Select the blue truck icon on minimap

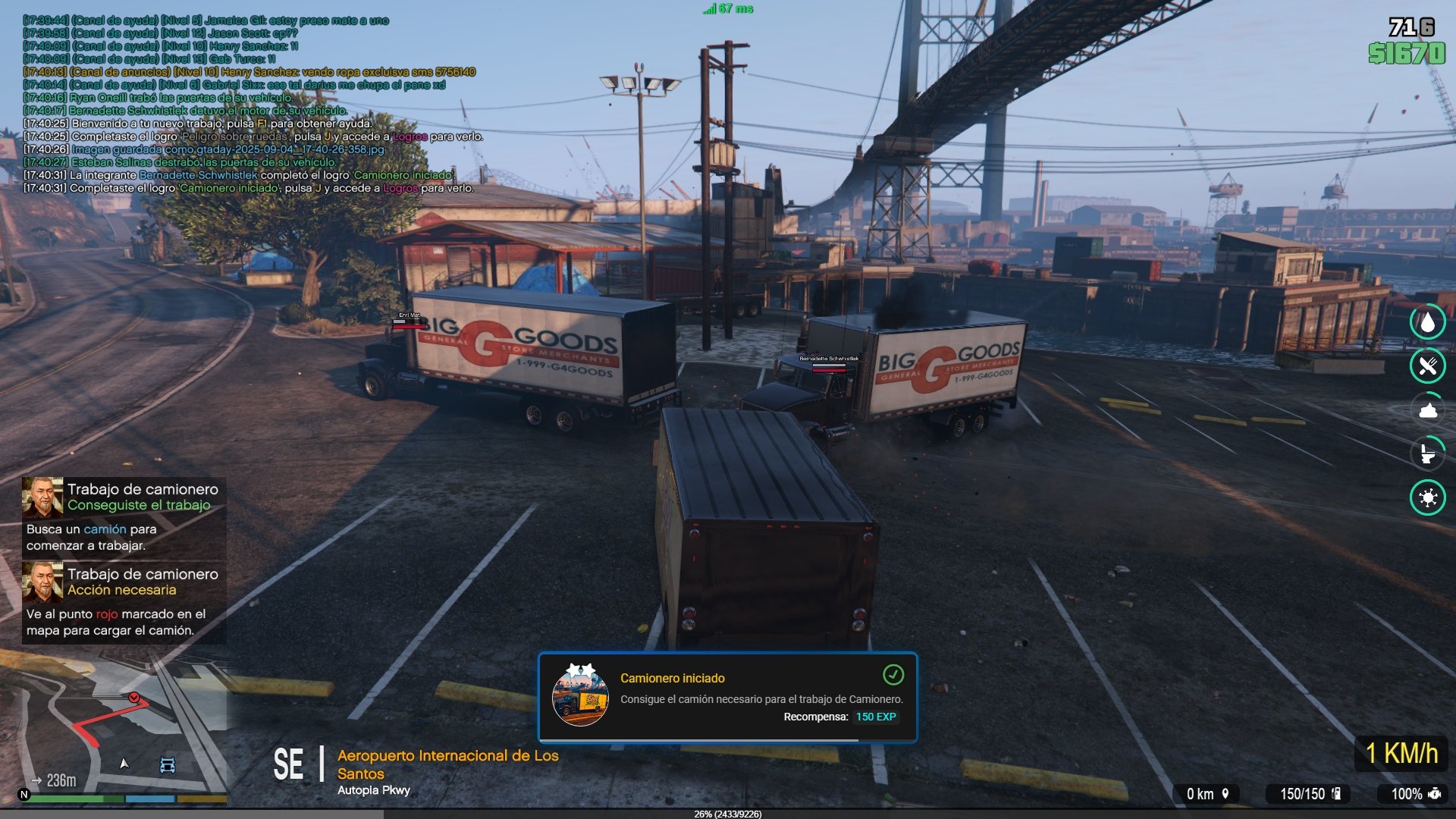[168, 764]
